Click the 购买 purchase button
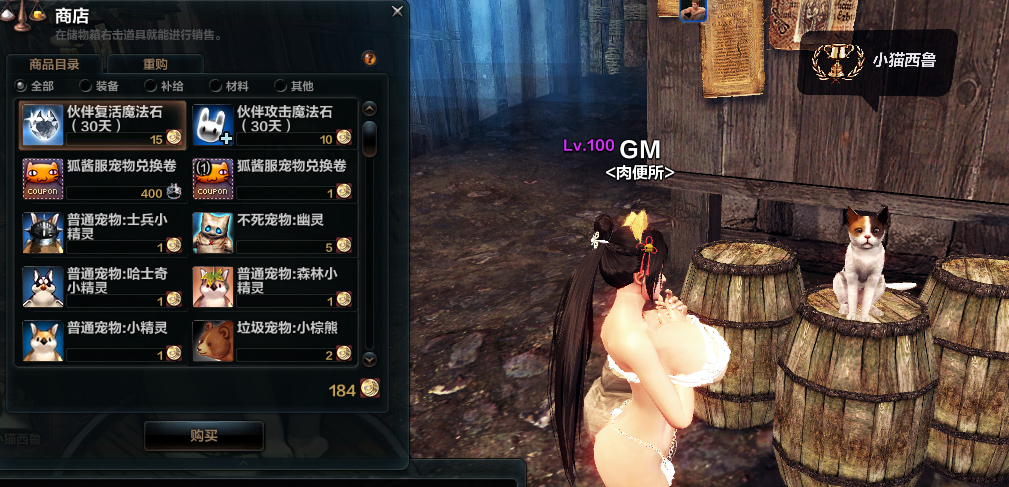 pyautogui.click(x=204, y=435)
